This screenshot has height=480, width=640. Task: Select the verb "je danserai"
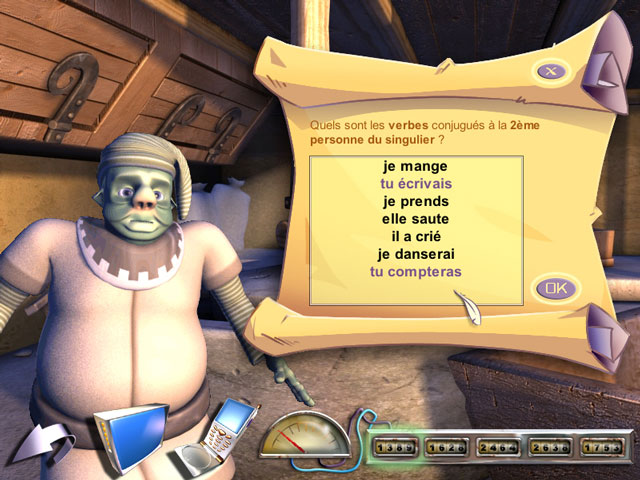pyautogui.click(x=415, y=254)
